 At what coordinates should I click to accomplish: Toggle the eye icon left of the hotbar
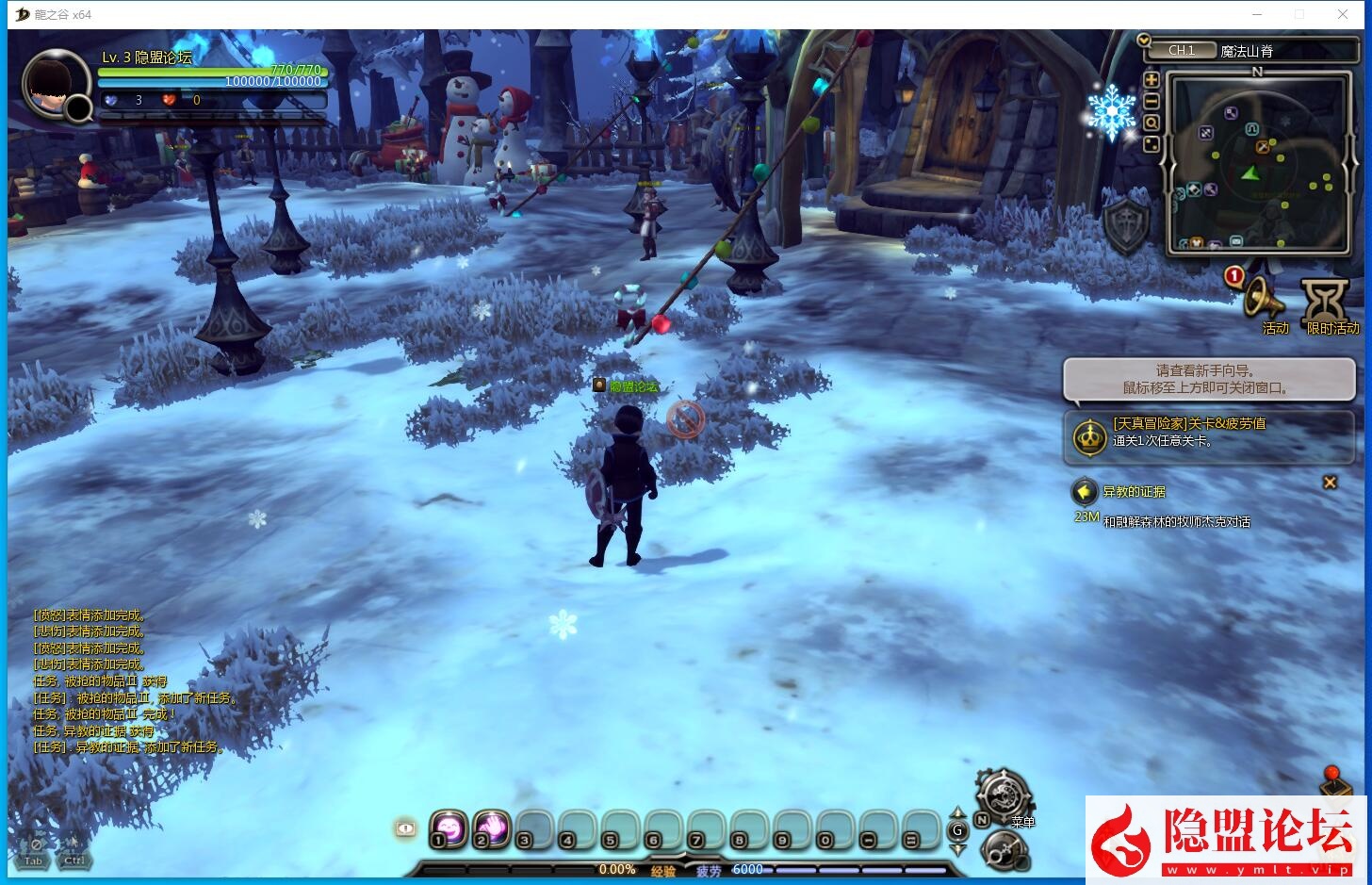click(405, 828)
